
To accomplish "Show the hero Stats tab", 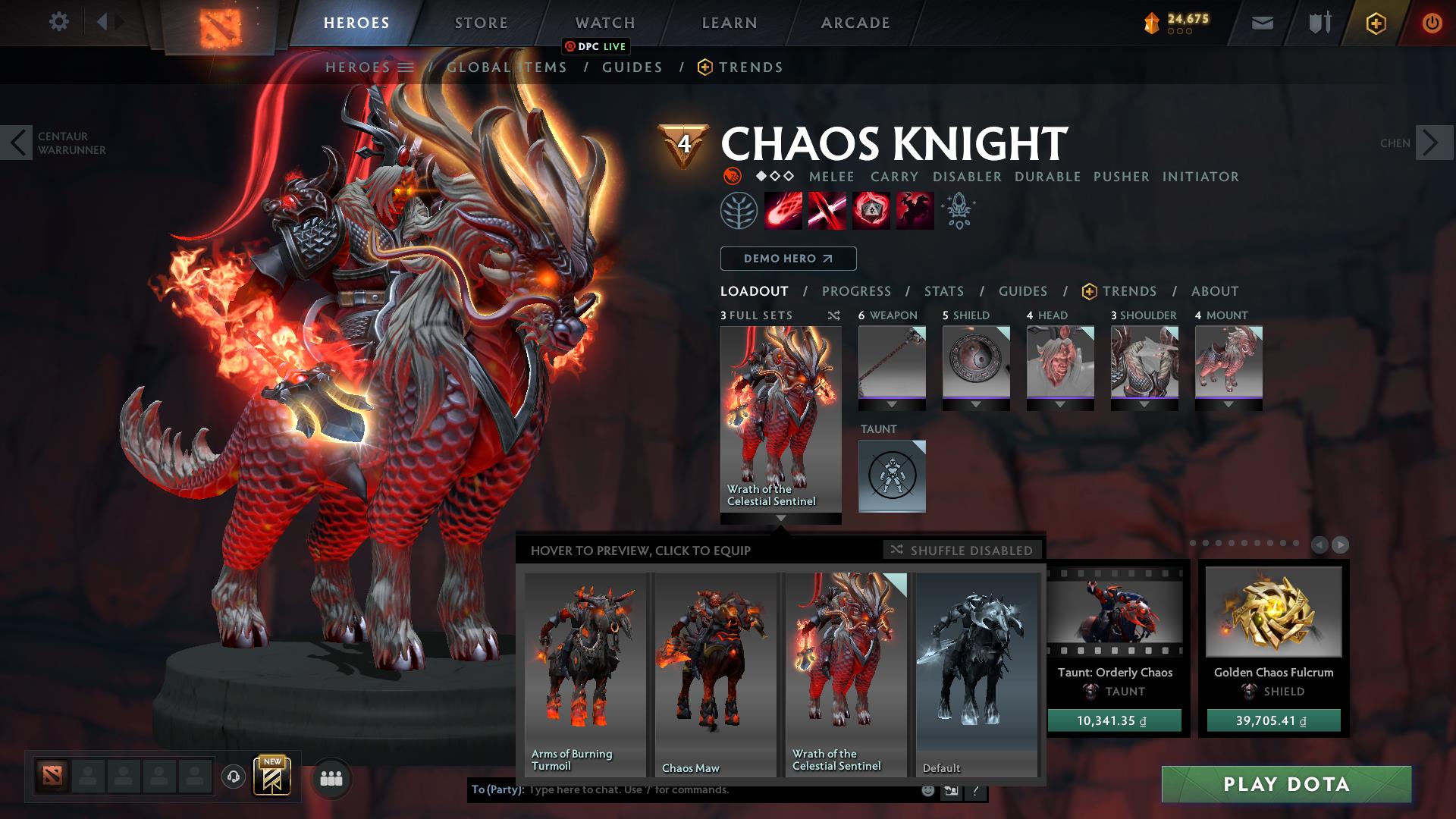I will 943,291.
